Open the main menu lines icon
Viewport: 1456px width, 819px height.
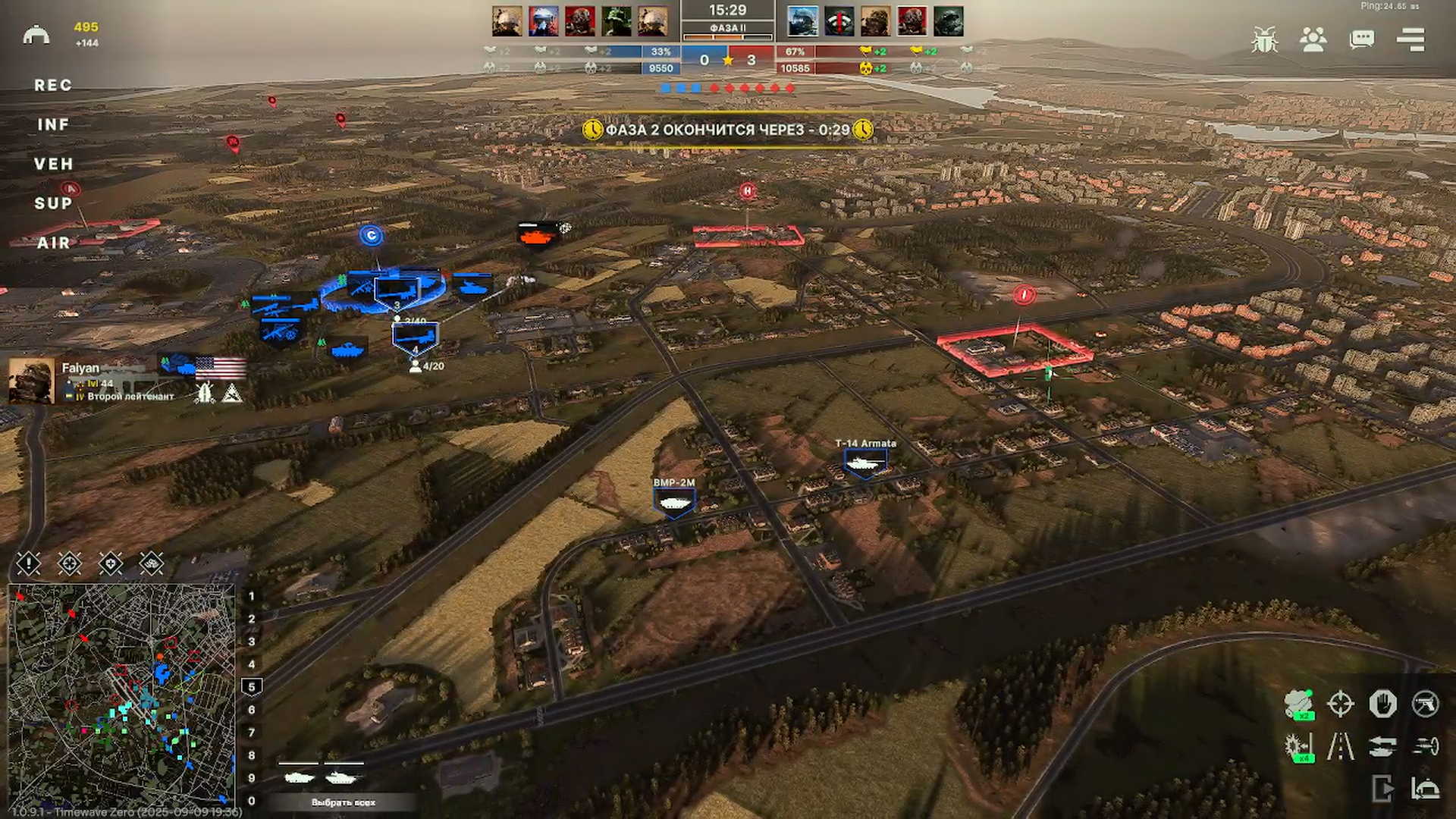pyautogui.click(x=1410, y=40)
